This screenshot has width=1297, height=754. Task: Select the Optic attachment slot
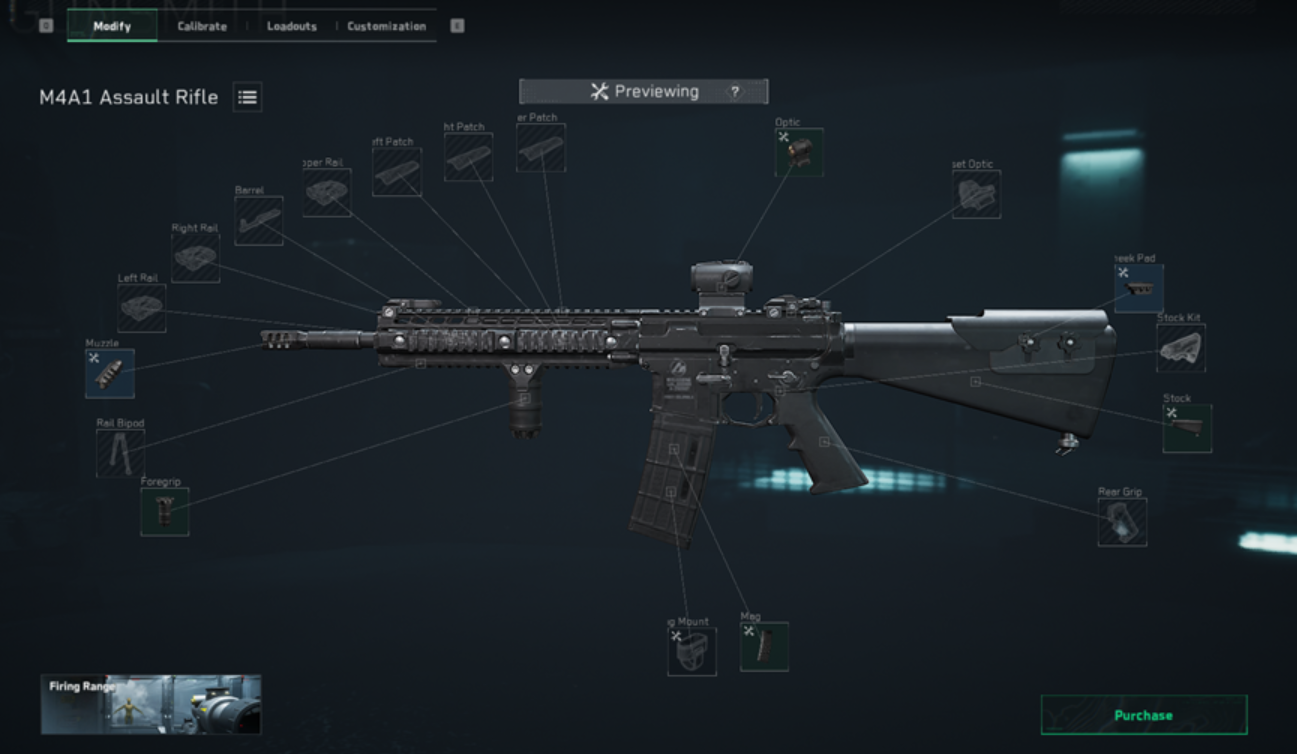(798, 152)
